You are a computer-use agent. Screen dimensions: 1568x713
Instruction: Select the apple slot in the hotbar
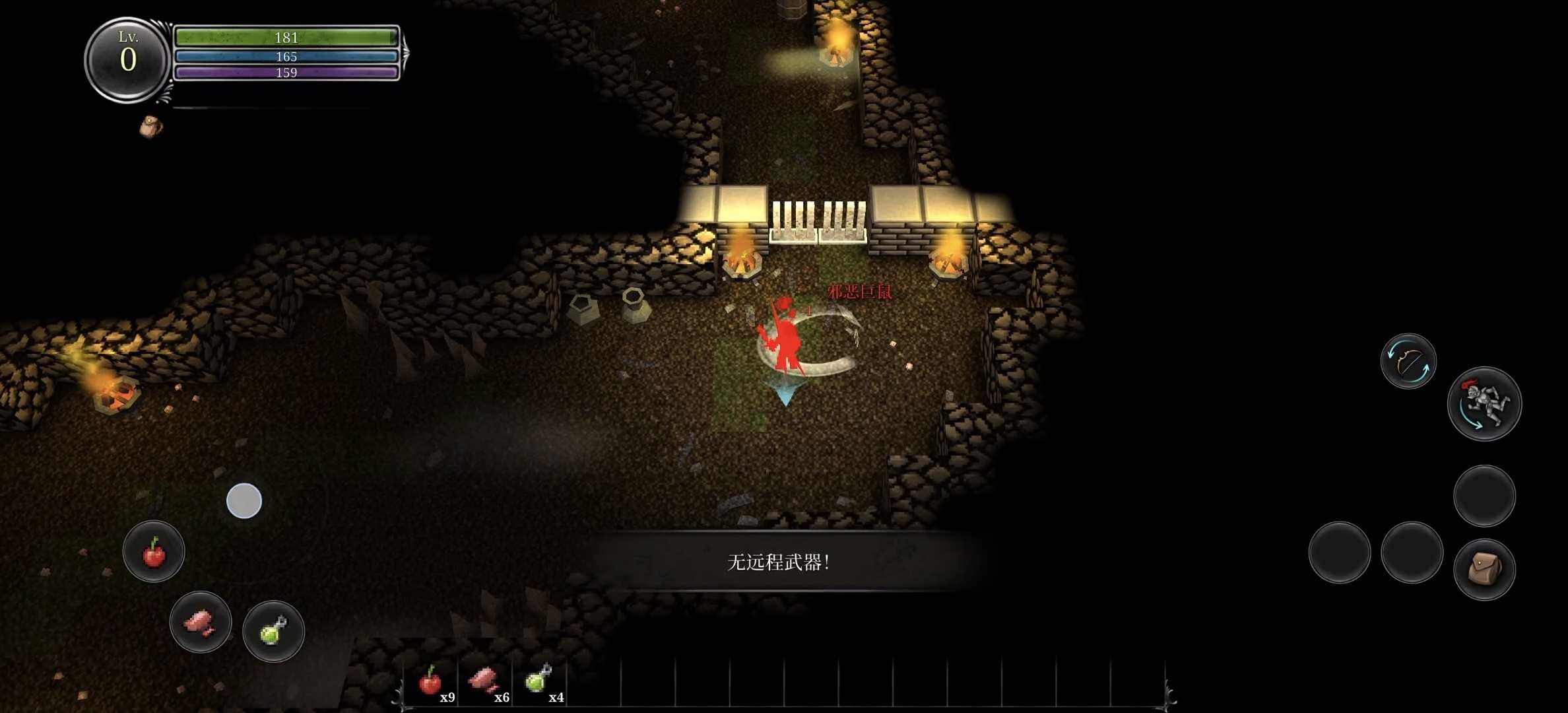(x=432, y=681)
